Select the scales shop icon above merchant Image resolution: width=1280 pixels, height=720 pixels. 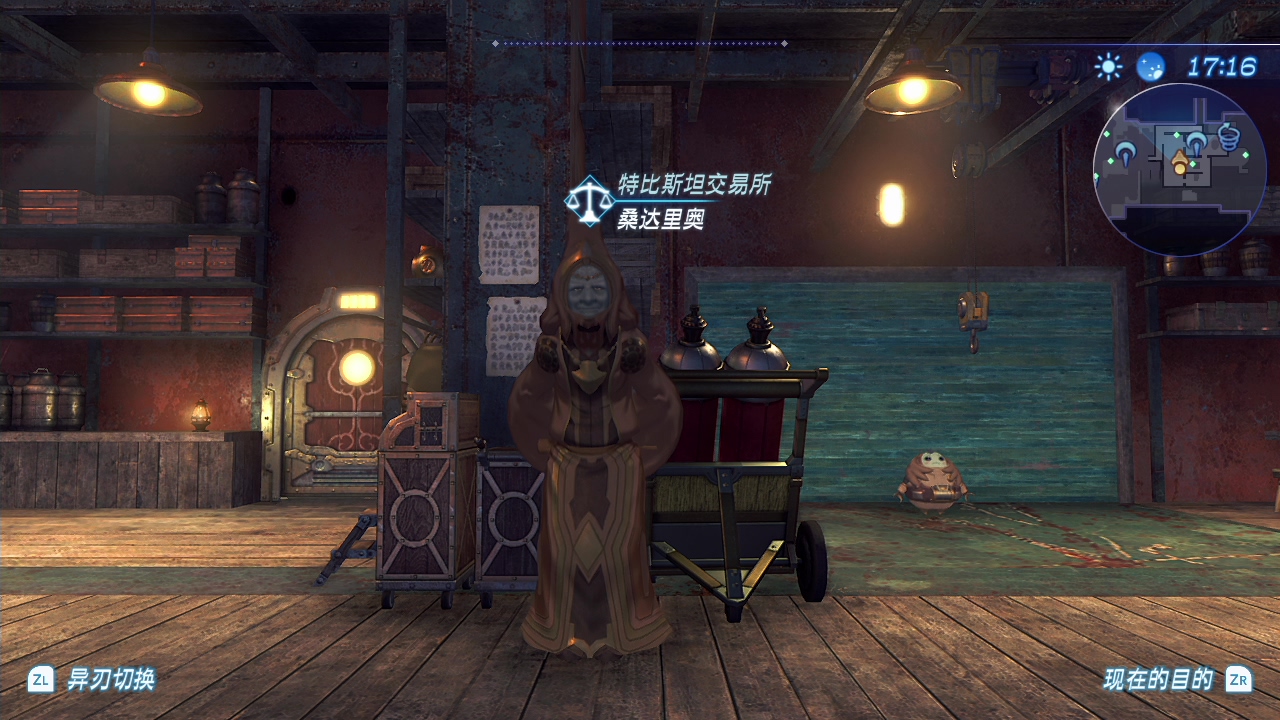click(x=588, y=200)
